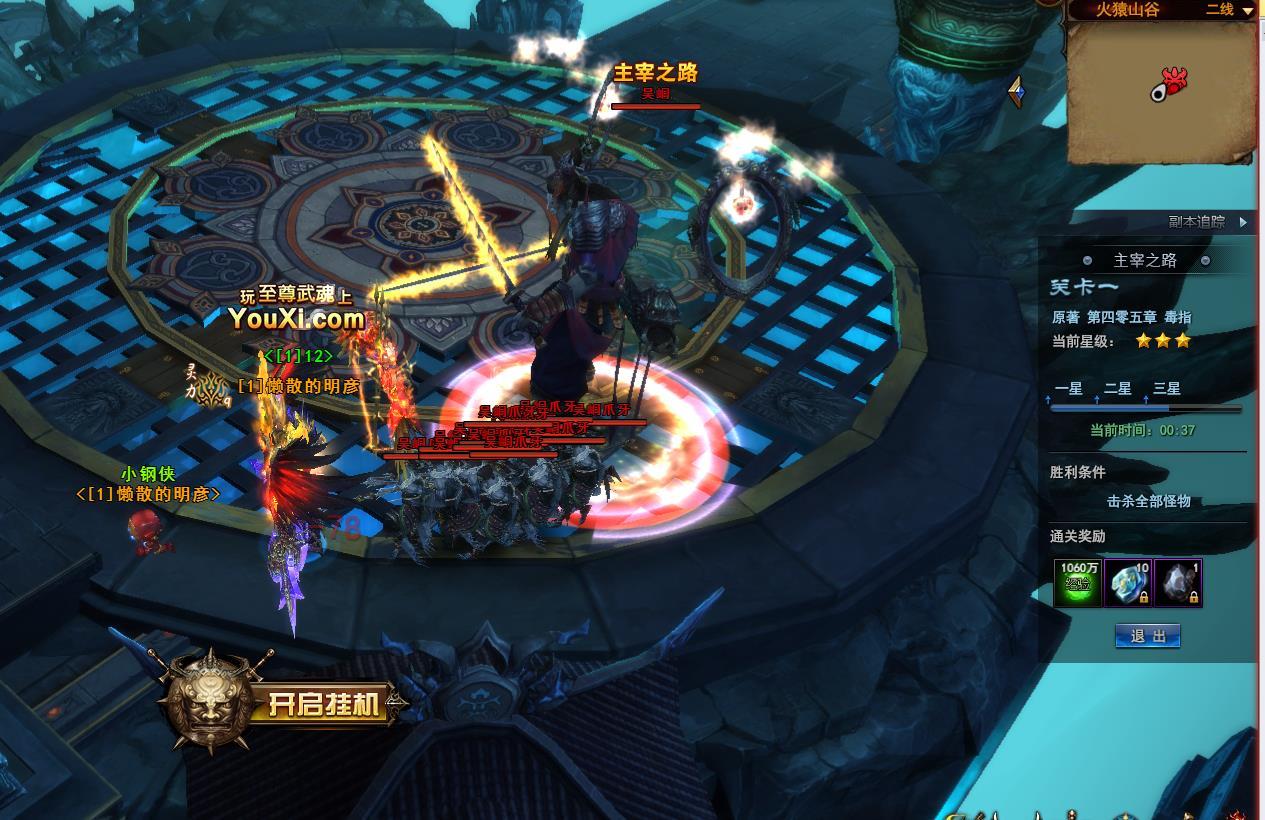
Task: Click the parchment minimap
Action: pos(1160,91)
